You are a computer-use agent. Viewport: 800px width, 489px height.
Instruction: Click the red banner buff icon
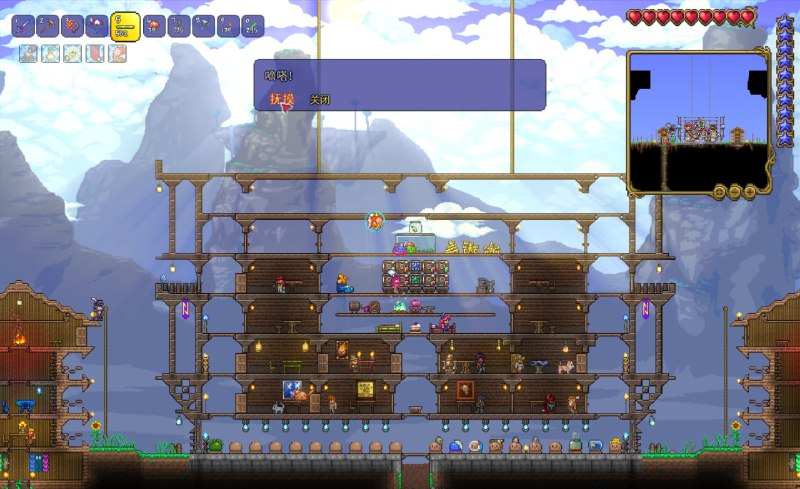(95, 53)
